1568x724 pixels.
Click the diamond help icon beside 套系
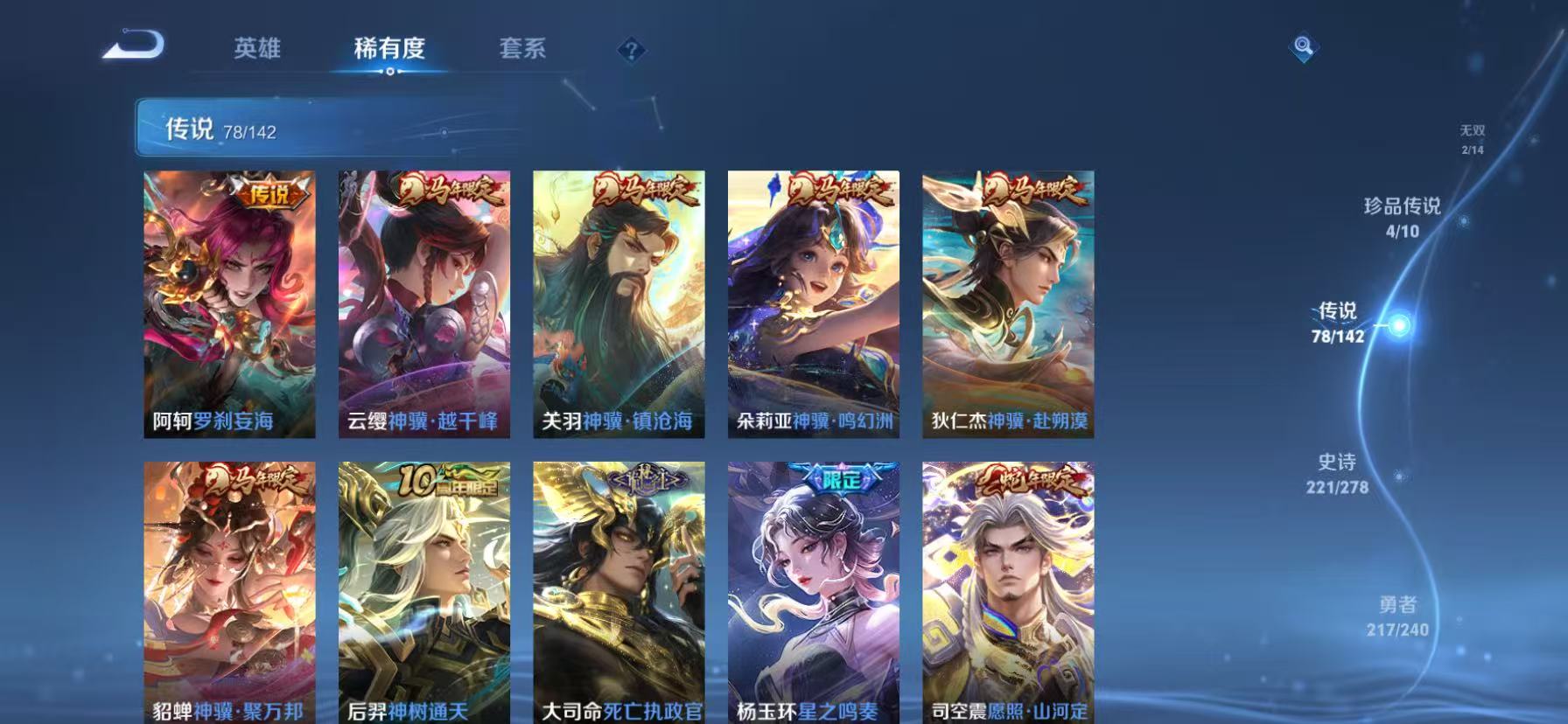632,50
